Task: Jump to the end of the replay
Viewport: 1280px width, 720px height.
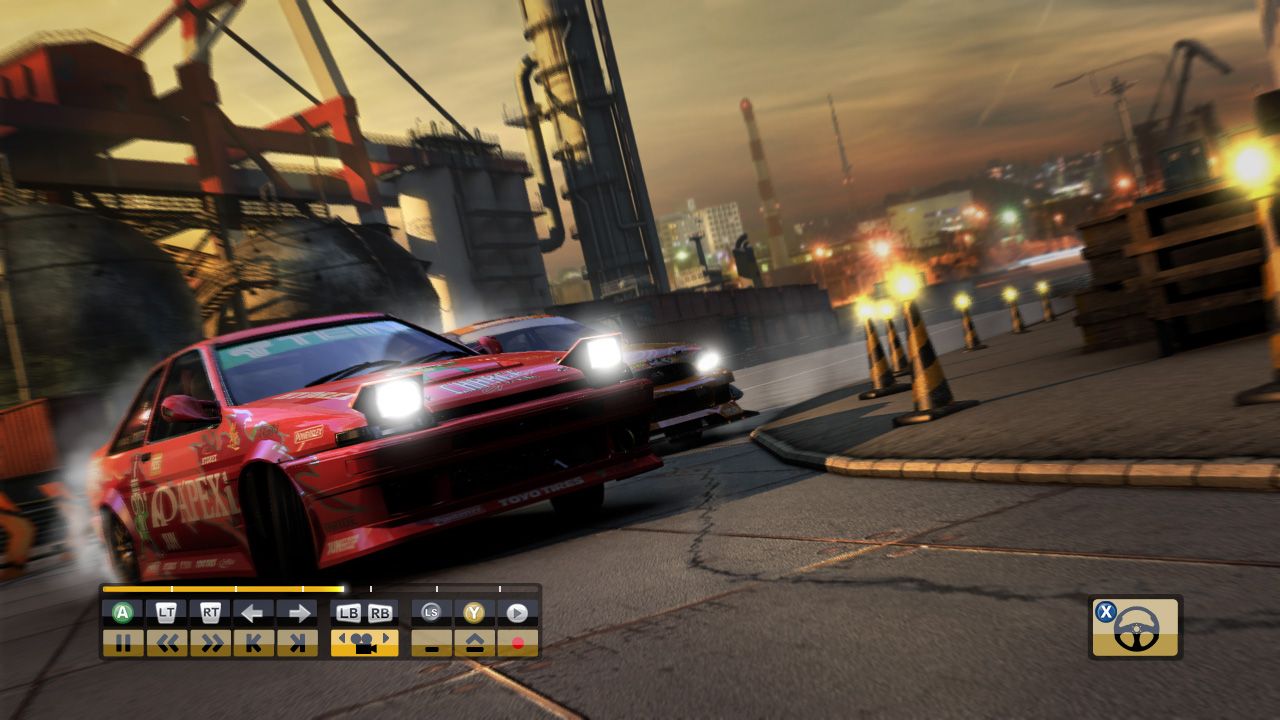Action: [298, 643]
